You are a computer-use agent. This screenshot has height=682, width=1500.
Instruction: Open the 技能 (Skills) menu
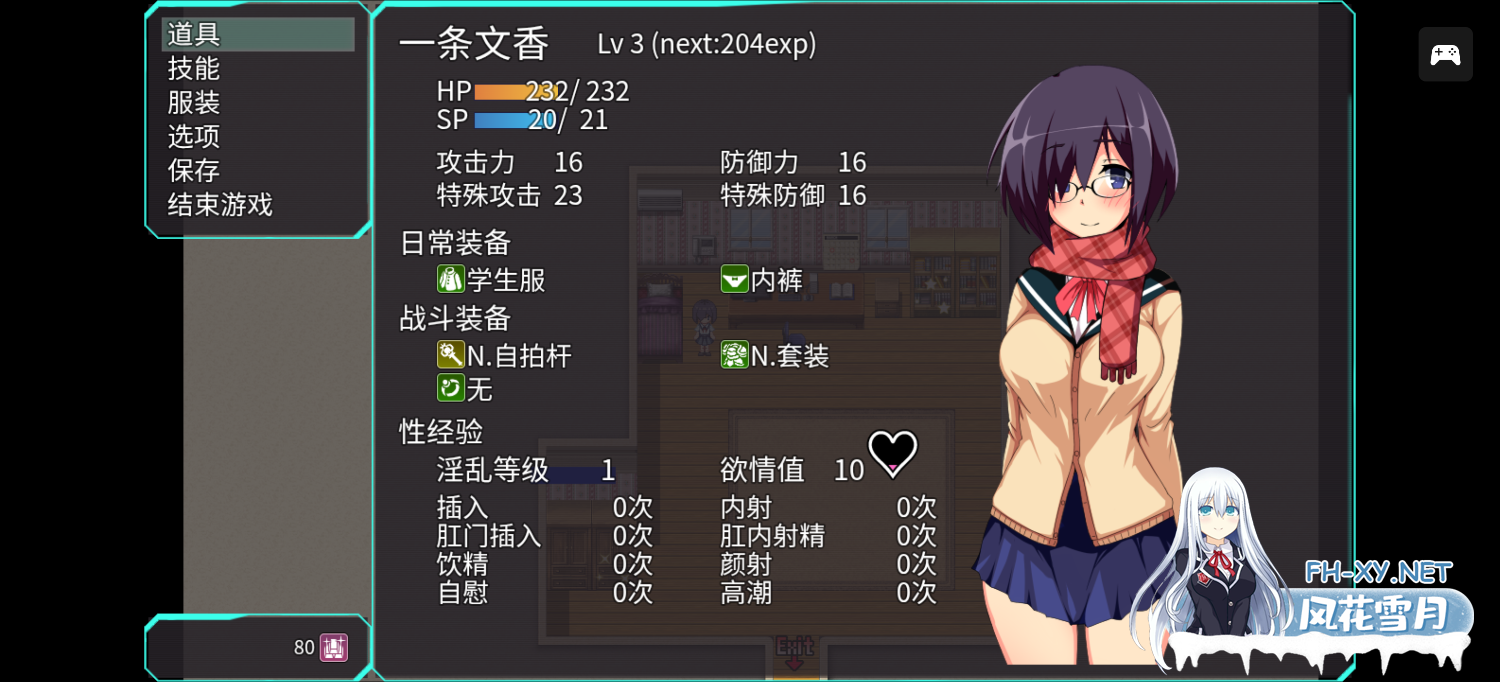pos(194,69)
